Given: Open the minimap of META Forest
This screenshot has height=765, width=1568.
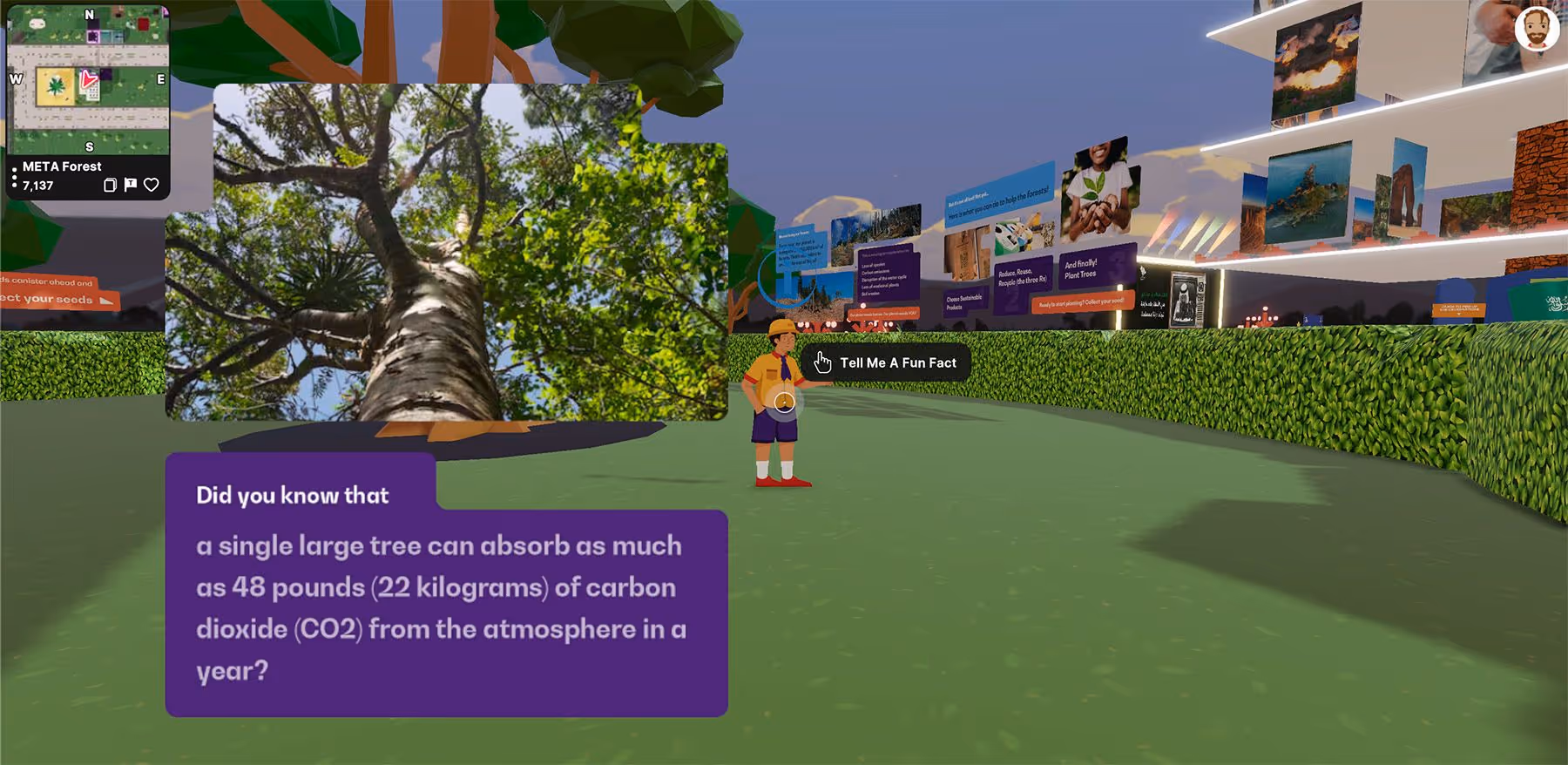Looking at the screenshot, I should pyautogui.click(x=88, y=80).
